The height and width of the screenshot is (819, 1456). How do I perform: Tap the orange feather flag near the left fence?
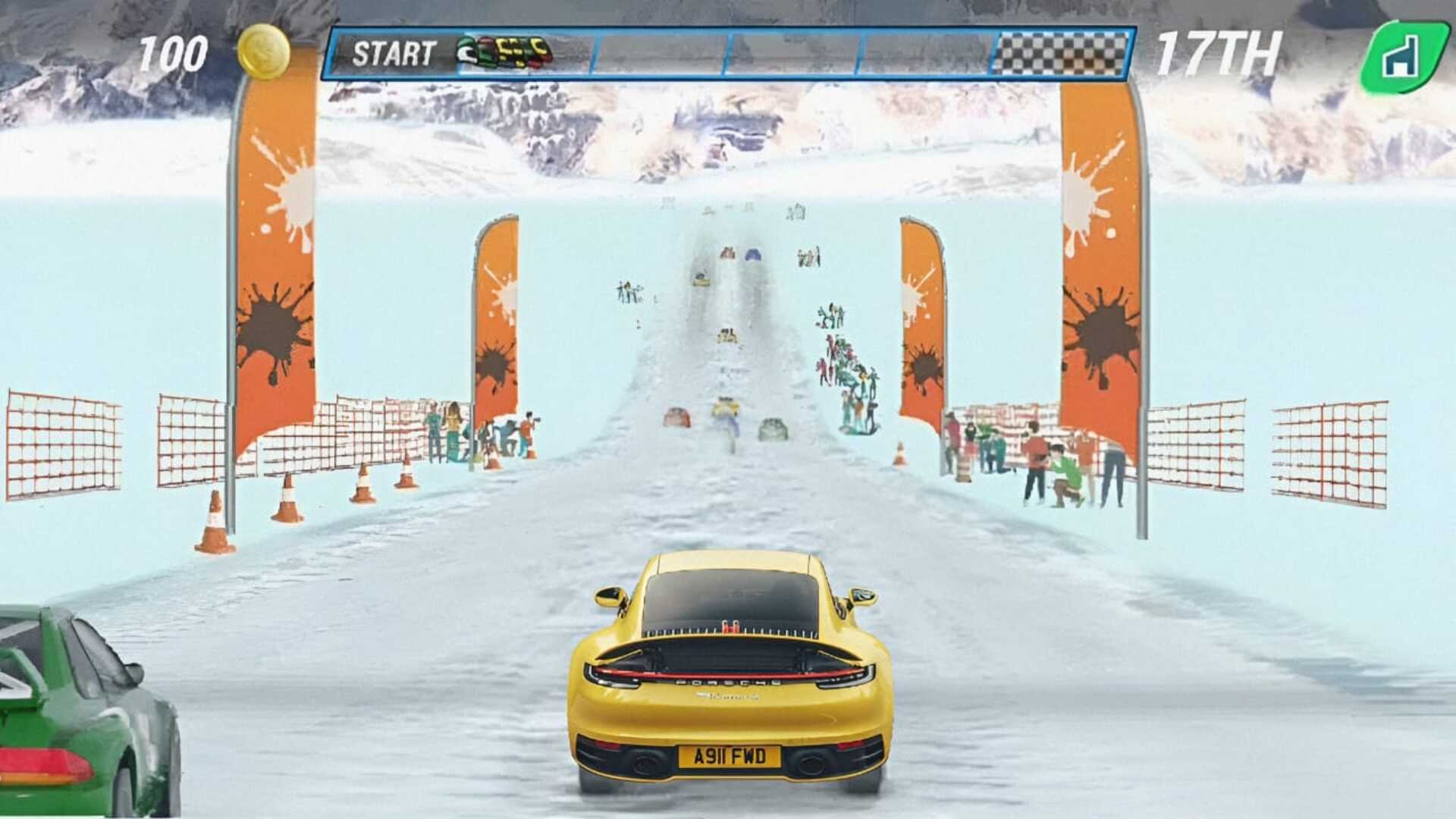(497, 318)
